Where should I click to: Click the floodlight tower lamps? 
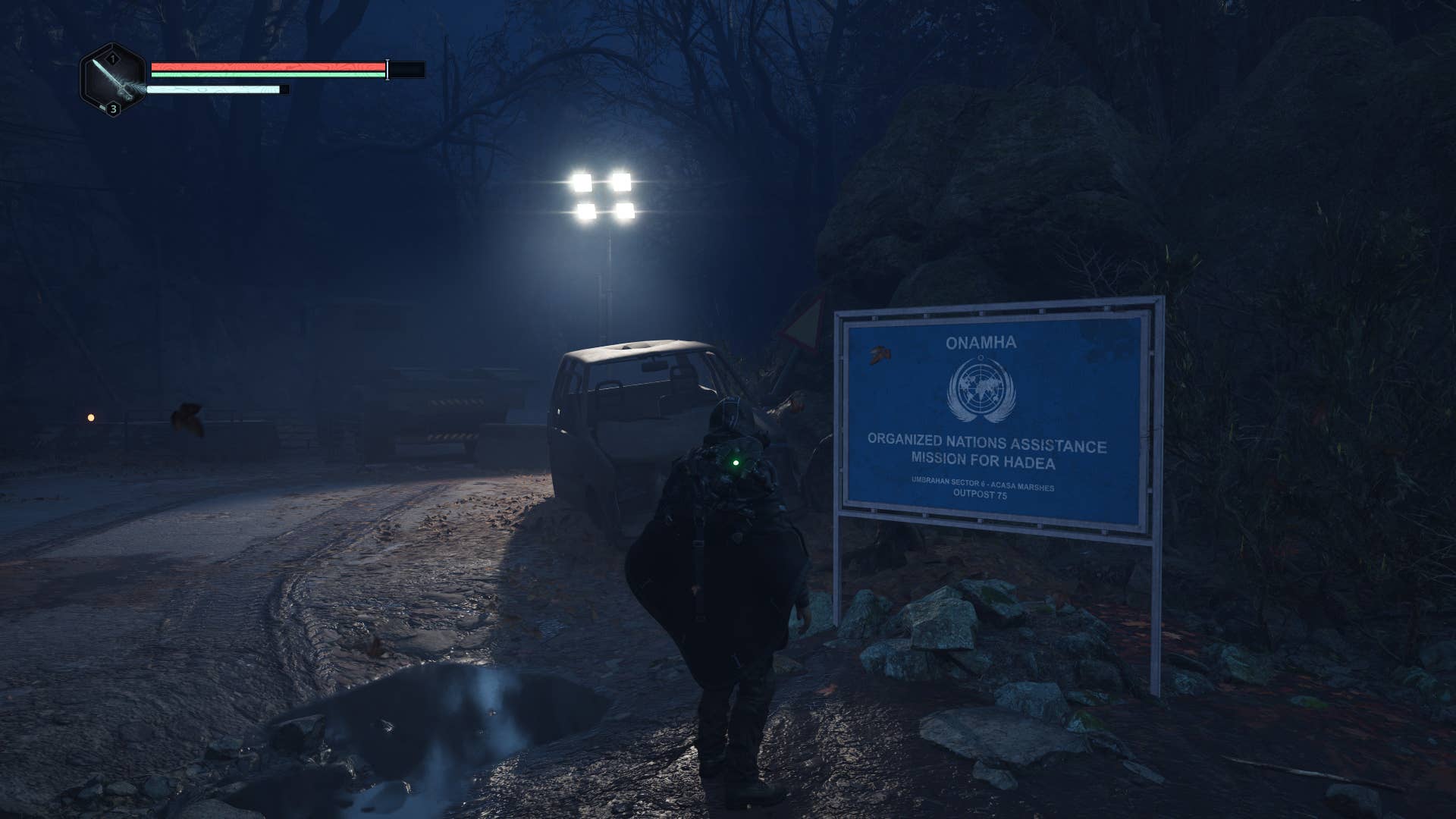[603, 193]
